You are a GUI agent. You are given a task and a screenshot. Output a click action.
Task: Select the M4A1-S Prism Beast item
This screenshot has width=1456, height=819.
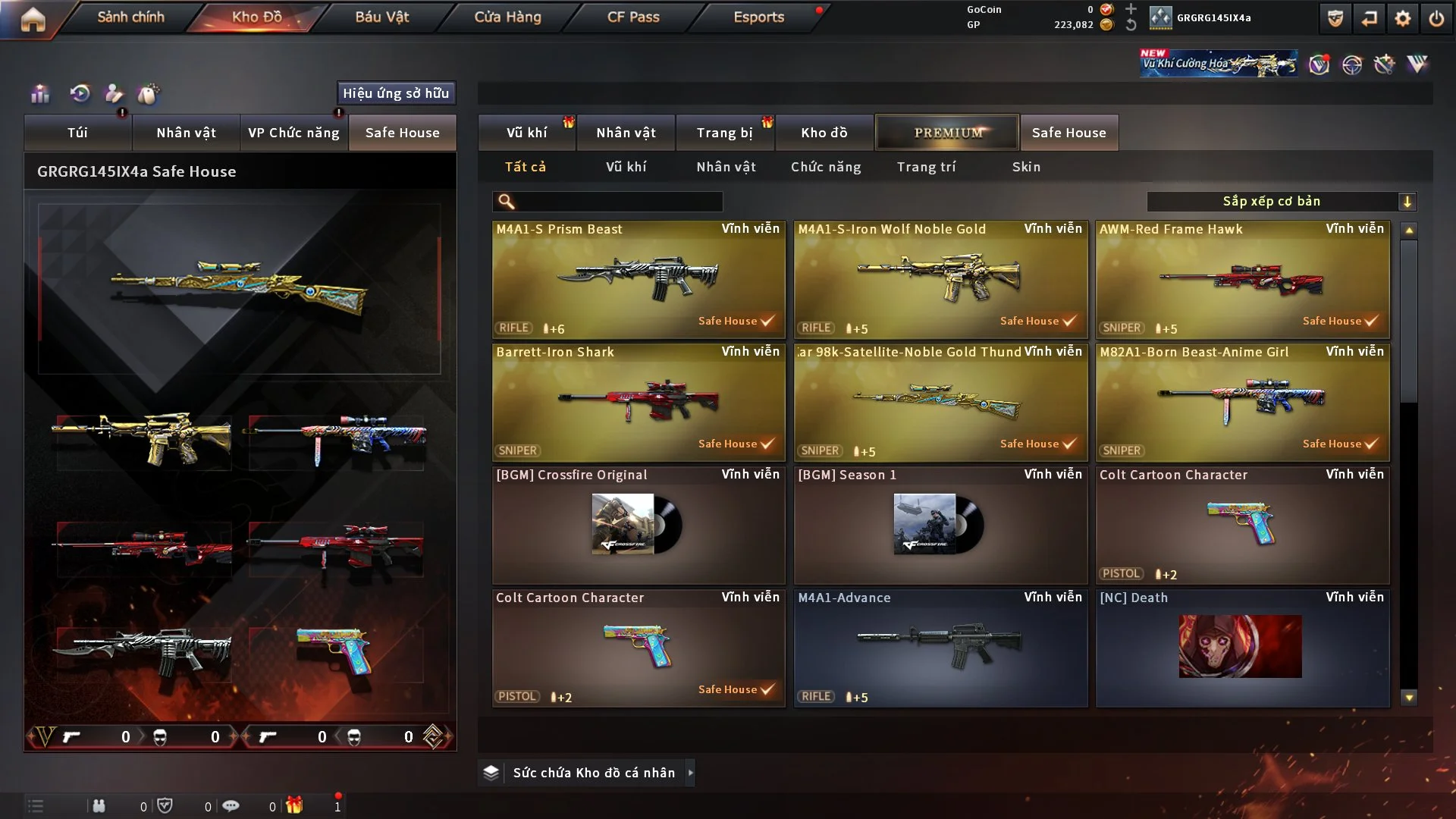tap(638, 279)
